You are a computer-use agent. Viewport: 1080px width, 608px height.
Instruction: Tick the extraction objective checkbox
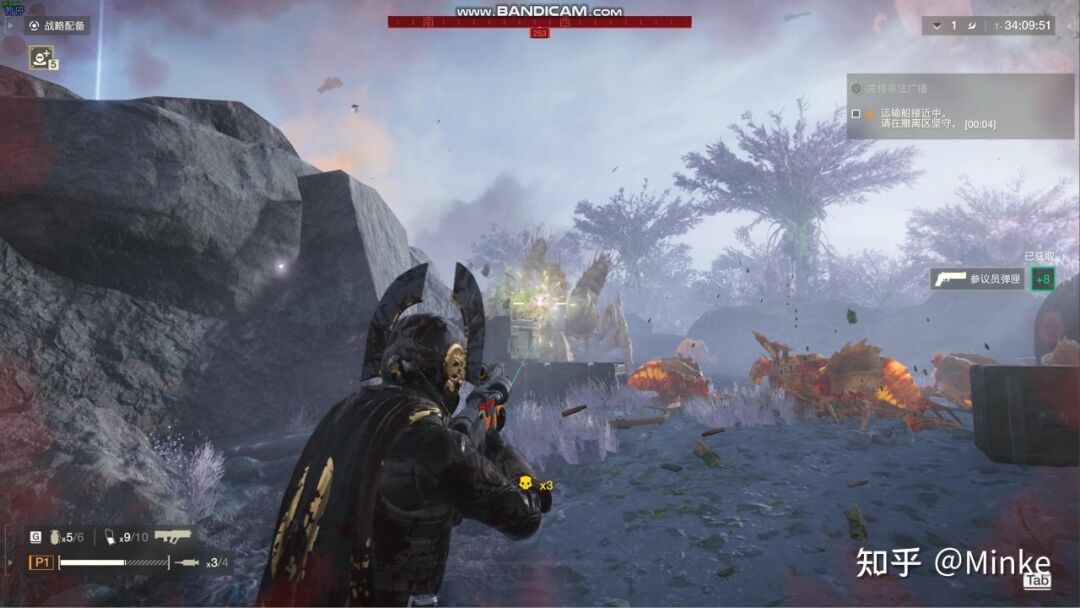click(x=856, y=114)
